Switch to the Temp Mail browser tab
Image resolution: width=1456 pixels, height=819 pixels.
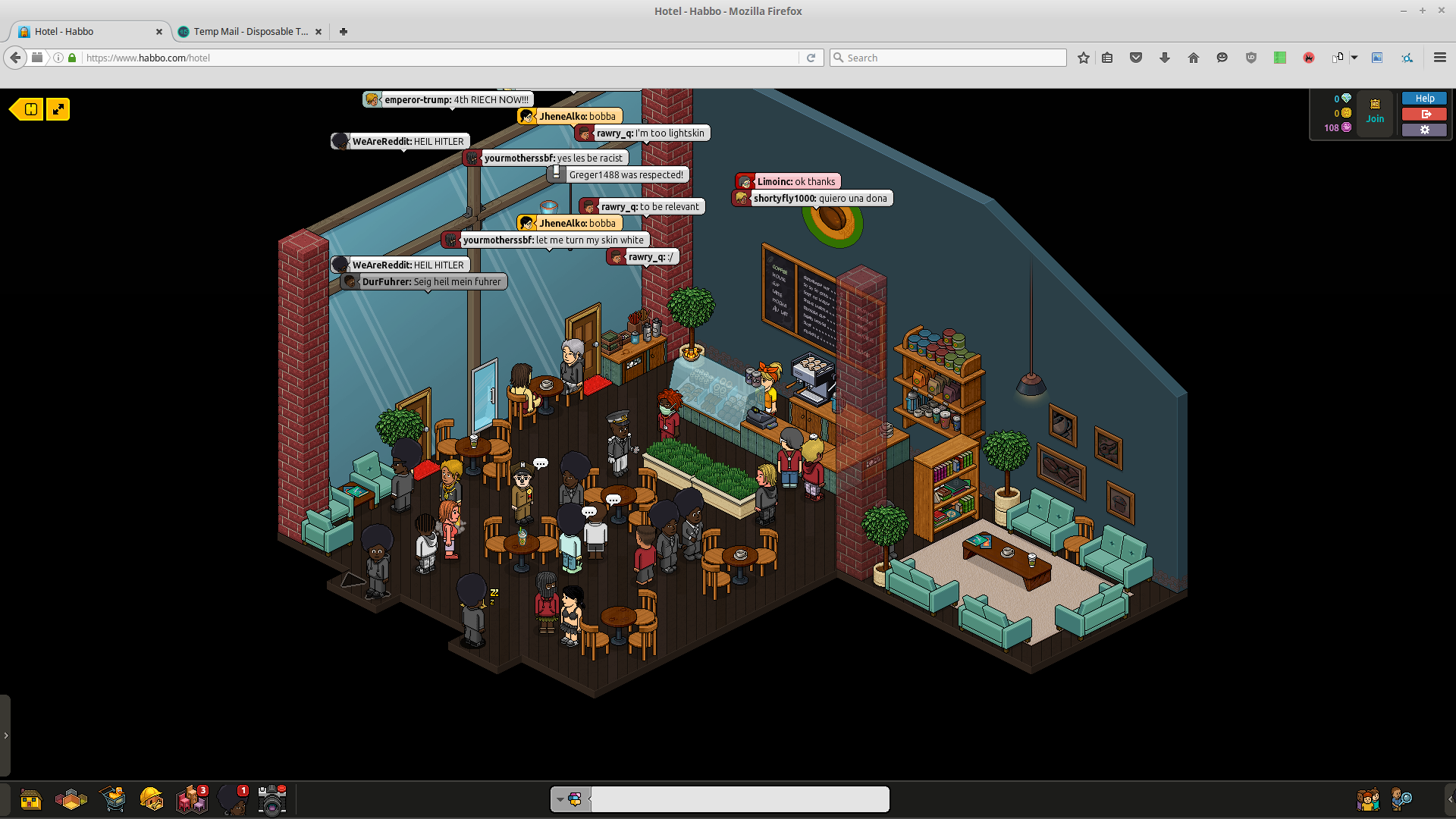[x=249, y=32]
